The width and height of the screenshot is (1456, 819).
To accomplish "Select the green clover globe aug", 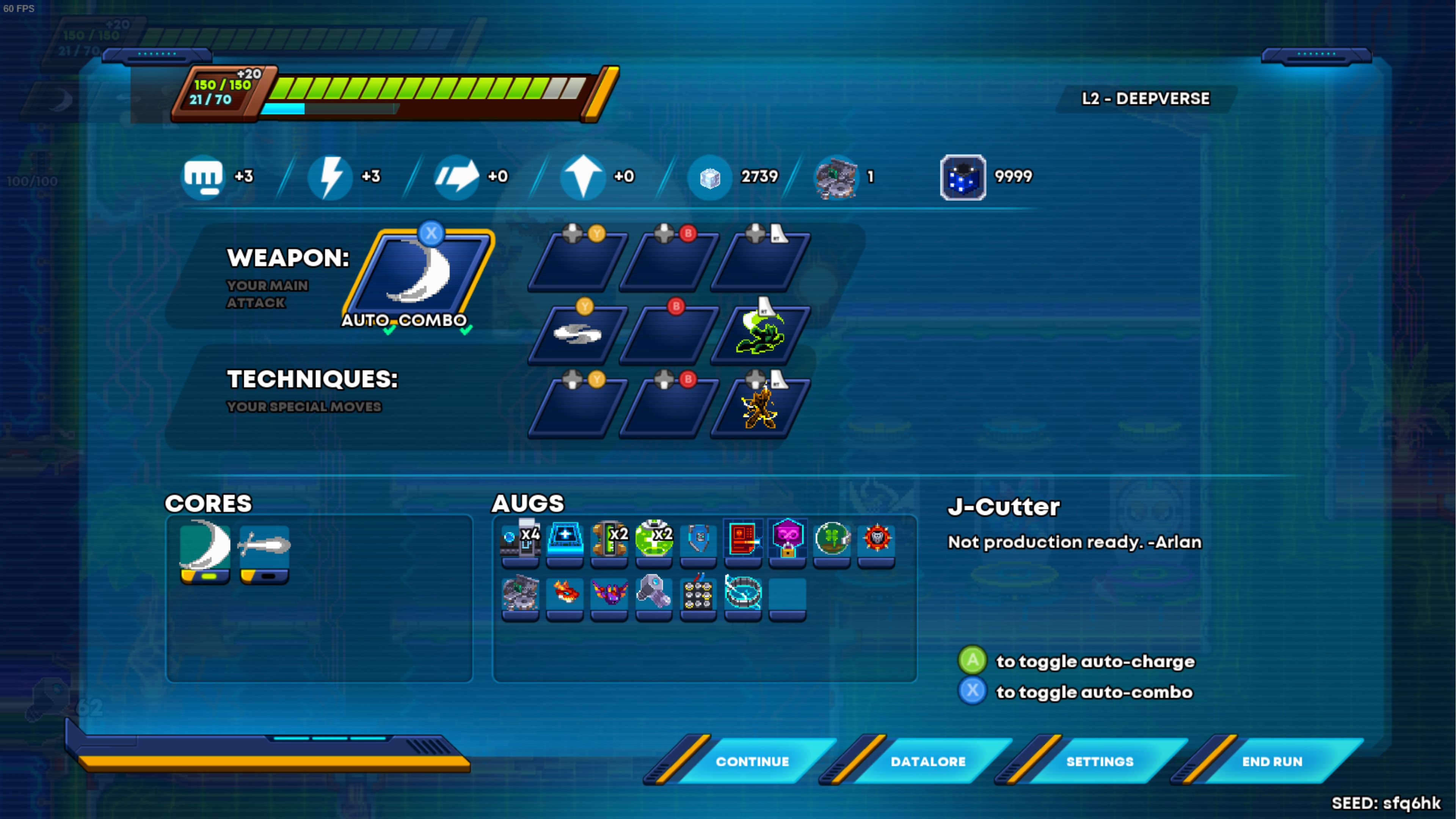I will coord(832,539).
